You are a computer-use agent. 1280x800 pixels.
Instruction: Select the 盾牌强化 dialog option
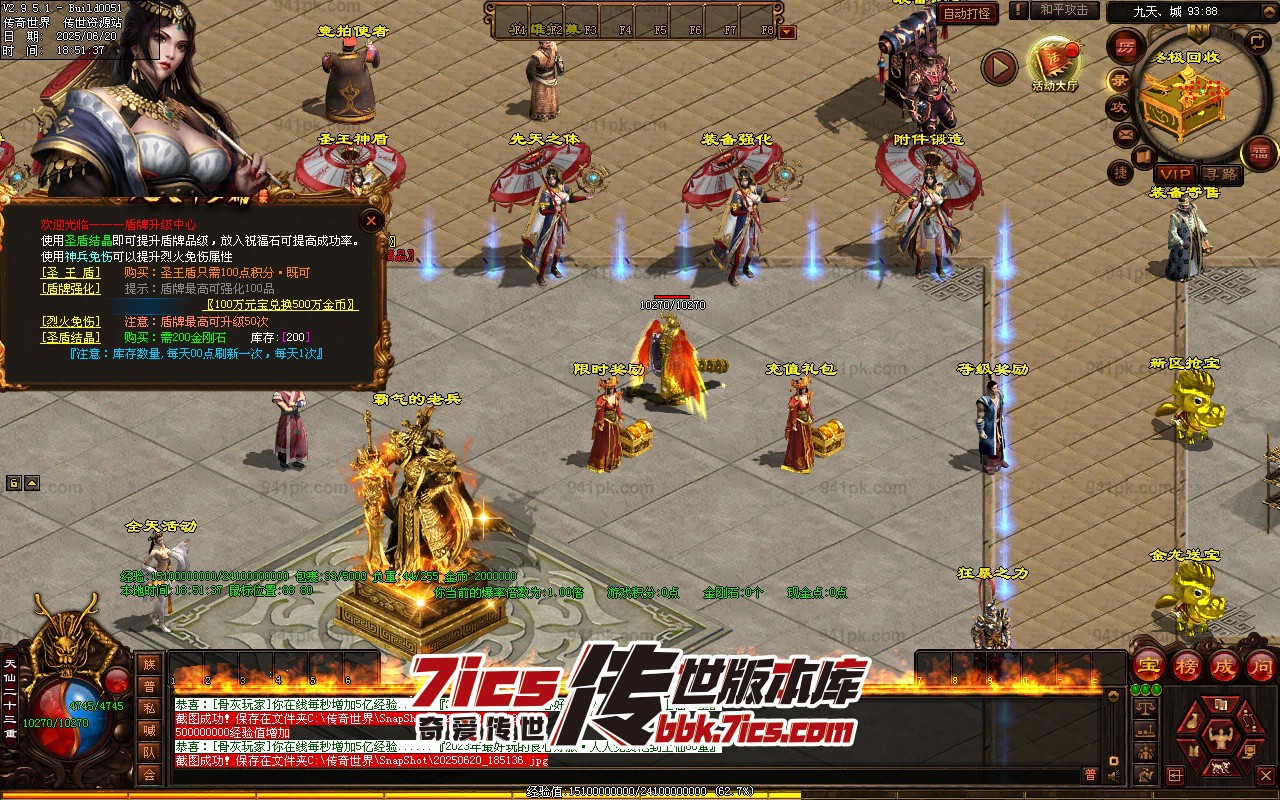pos(70,288)
